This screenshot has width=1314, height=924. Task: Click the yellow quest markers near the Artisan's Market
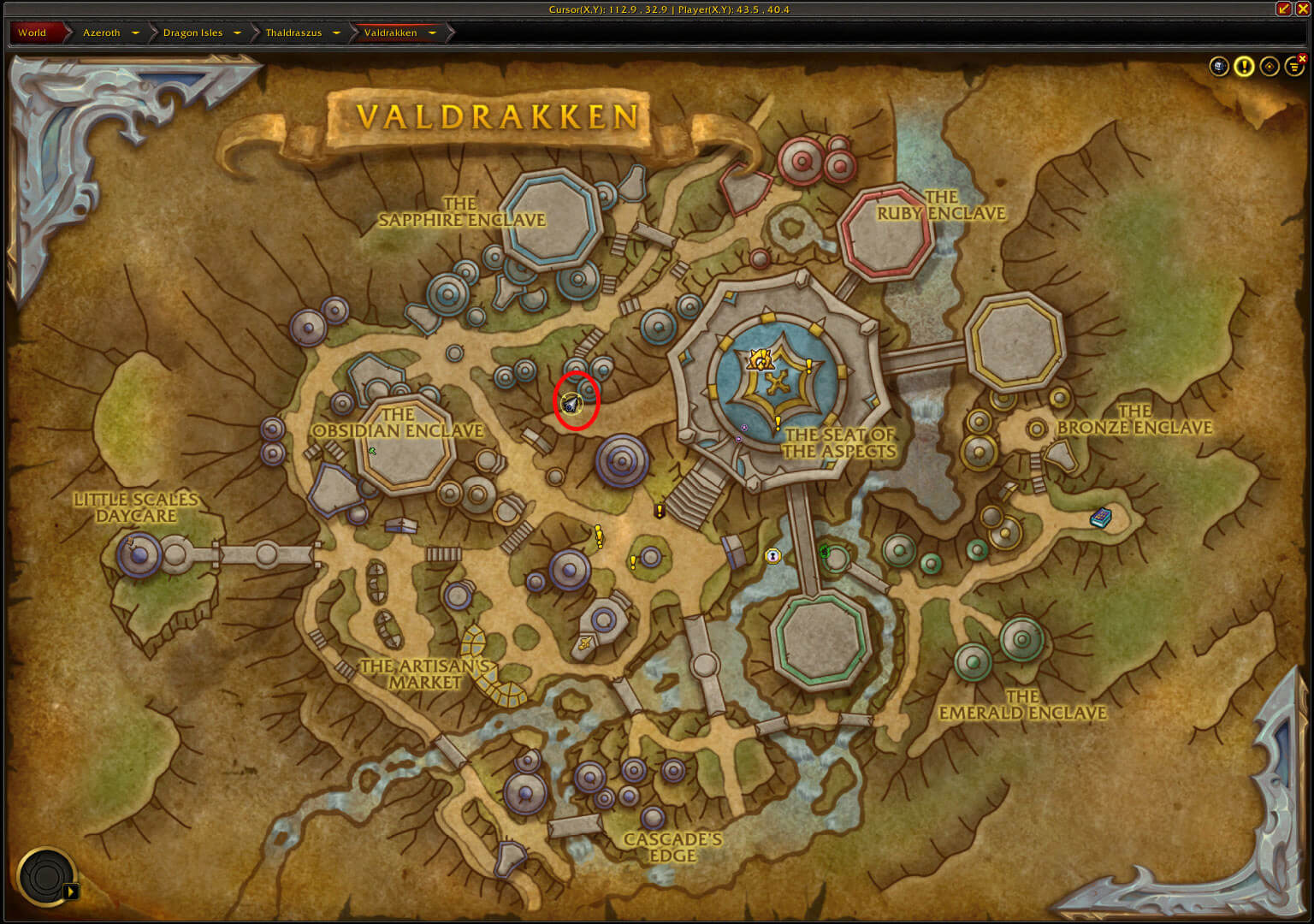click(x=597, y=536)
